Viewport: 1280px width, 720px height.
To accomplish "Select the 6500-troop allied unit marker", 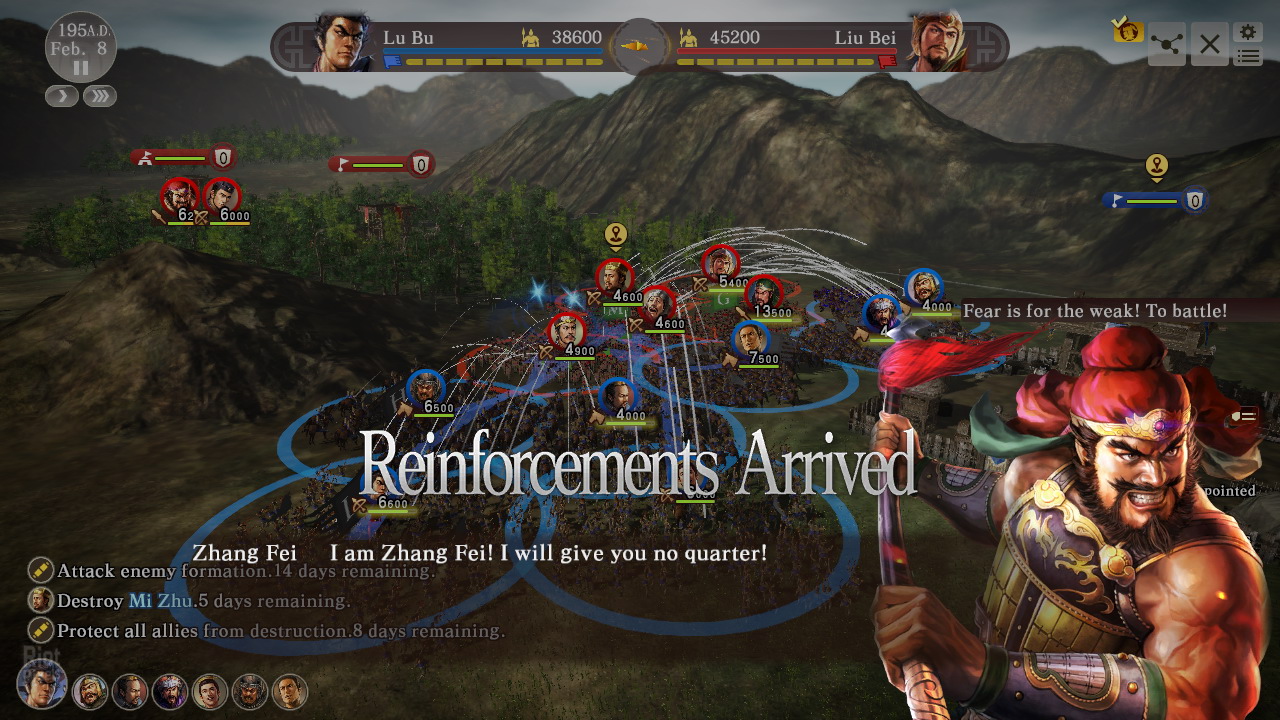I will [x=426, y=389].
